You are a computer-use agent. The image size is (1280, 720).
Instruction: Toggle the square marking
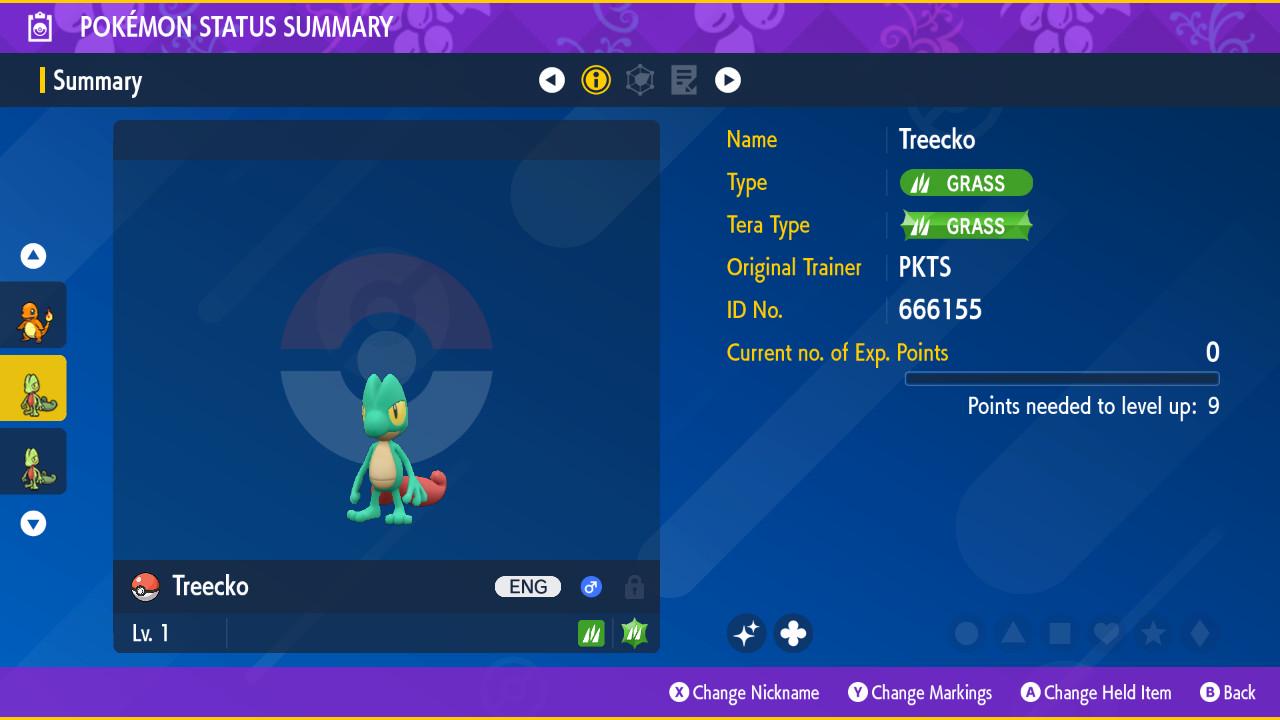coord(1060,633)
